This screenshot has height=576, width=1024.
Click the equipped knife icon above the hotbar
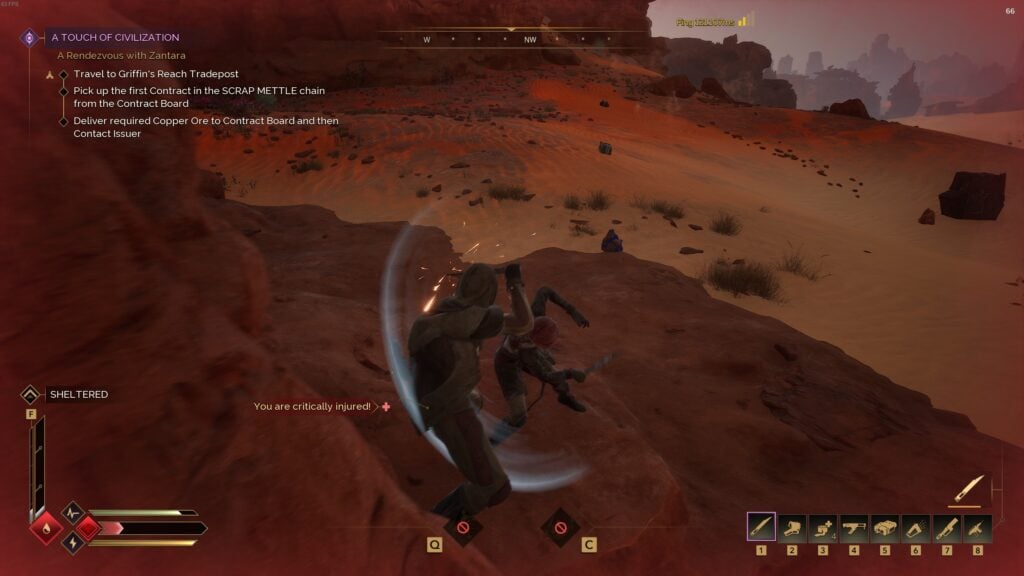point(969,488)
